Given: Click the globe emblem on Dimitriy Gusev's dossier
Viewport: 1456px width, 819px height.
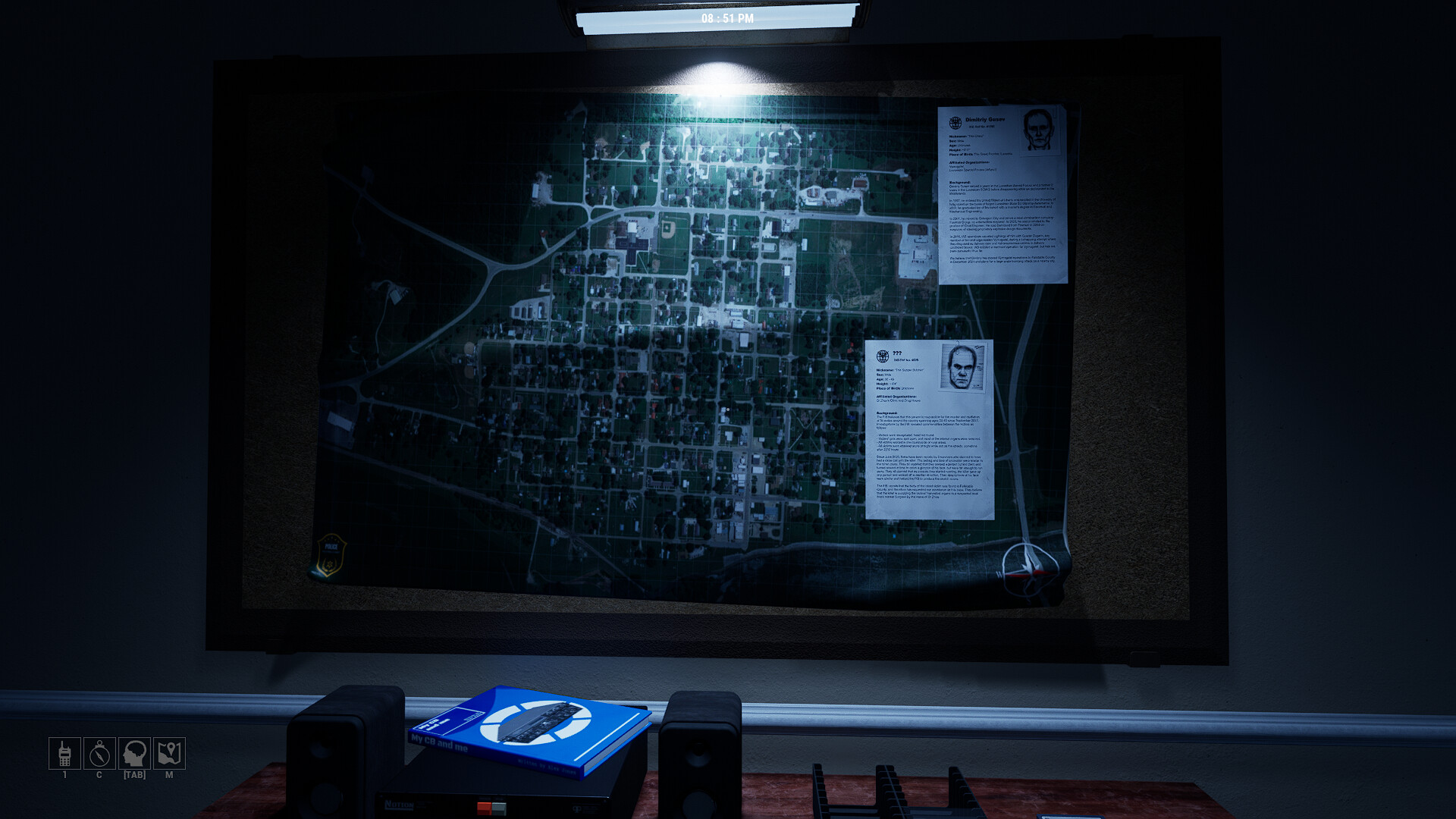Looking at the screenshot, I should 957,121.
